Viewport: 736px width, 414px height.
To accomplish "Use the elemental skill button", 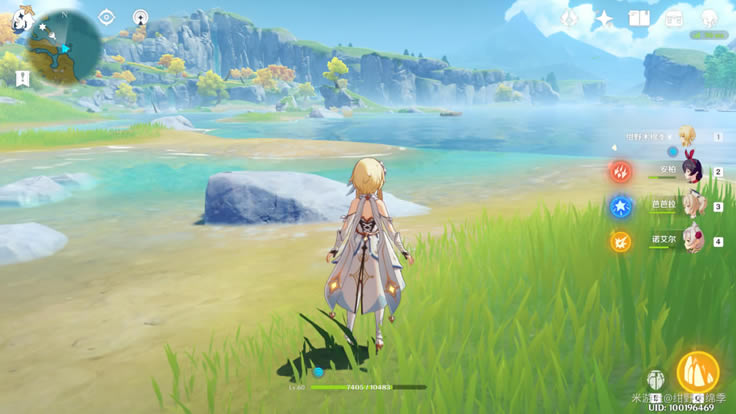I will point(655,380).
